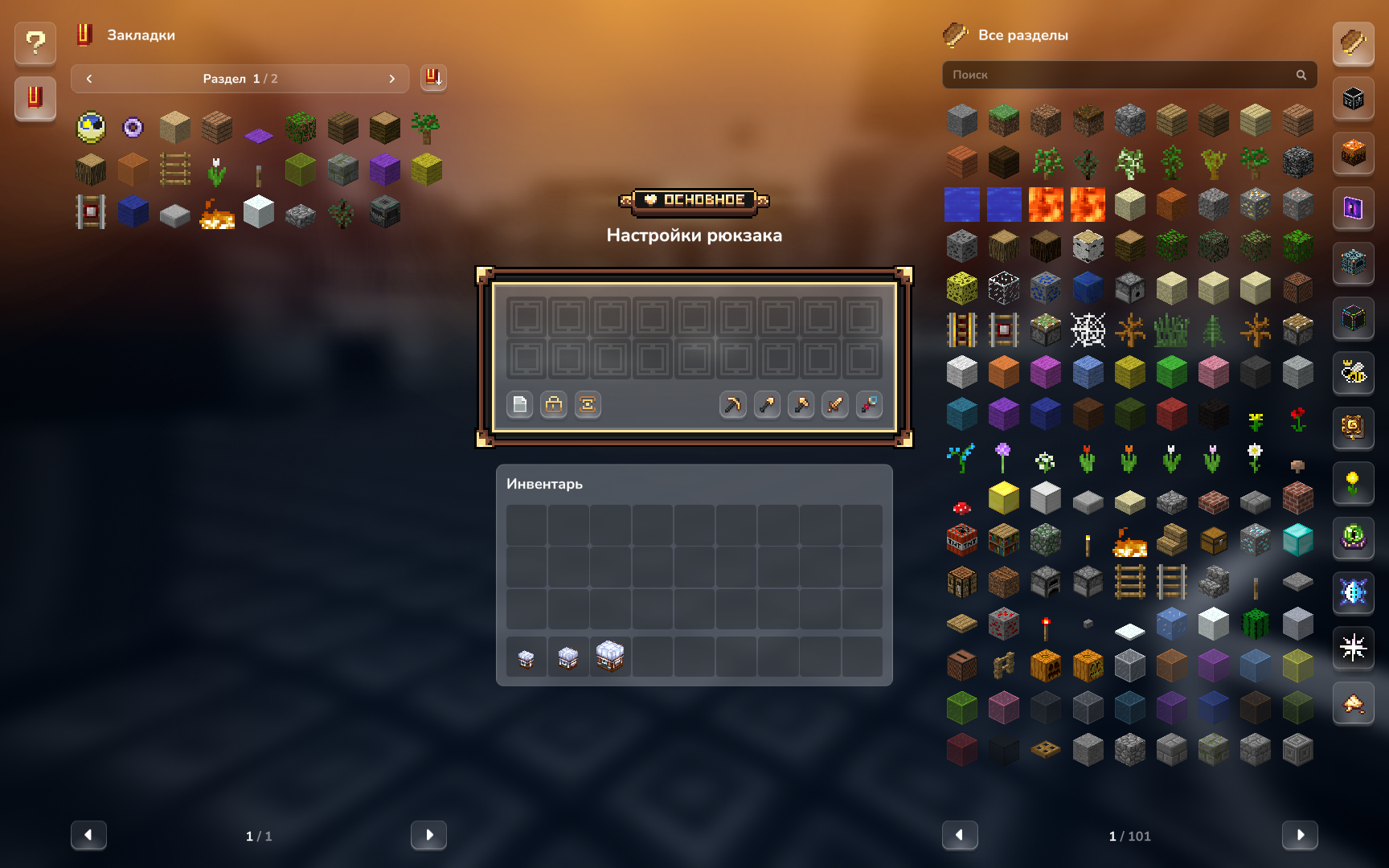The width and height of the screenshot is (1389, 868).
Task: Select the largest snowy block in inventory
Action: [610, 657]
